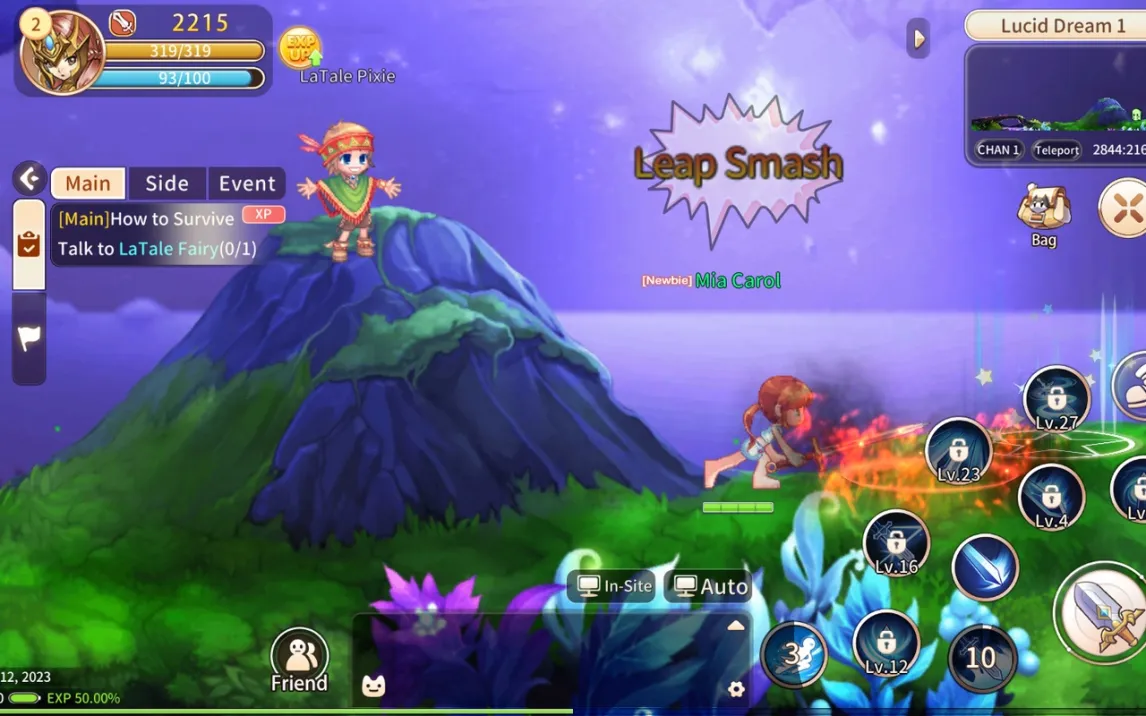Collapse the quest panel with the back arrow
Image resolution: width=1146 pixels, height=716 pixels.
click(x=29, y=180)
